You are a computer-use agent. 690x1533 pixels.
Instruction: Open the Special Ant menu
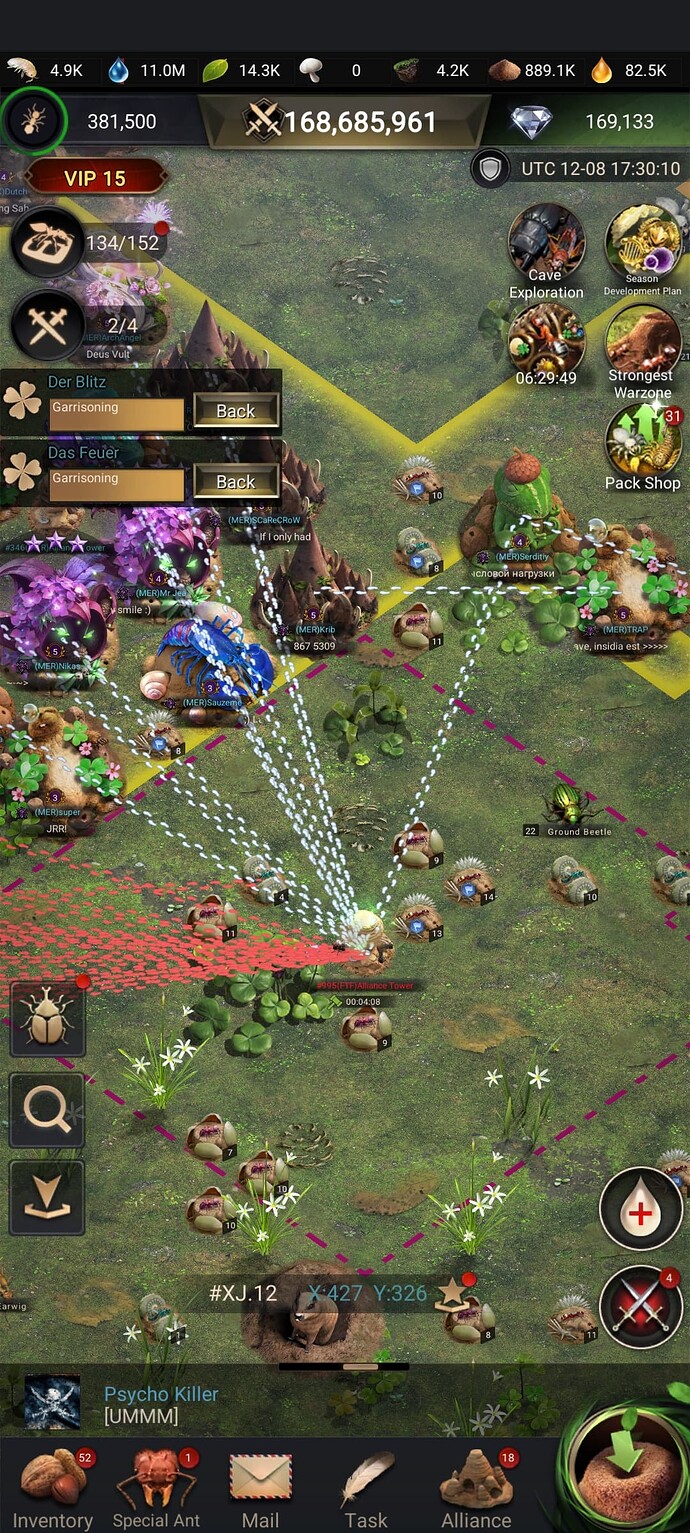pyautogui.click(x=156, y=1489)
